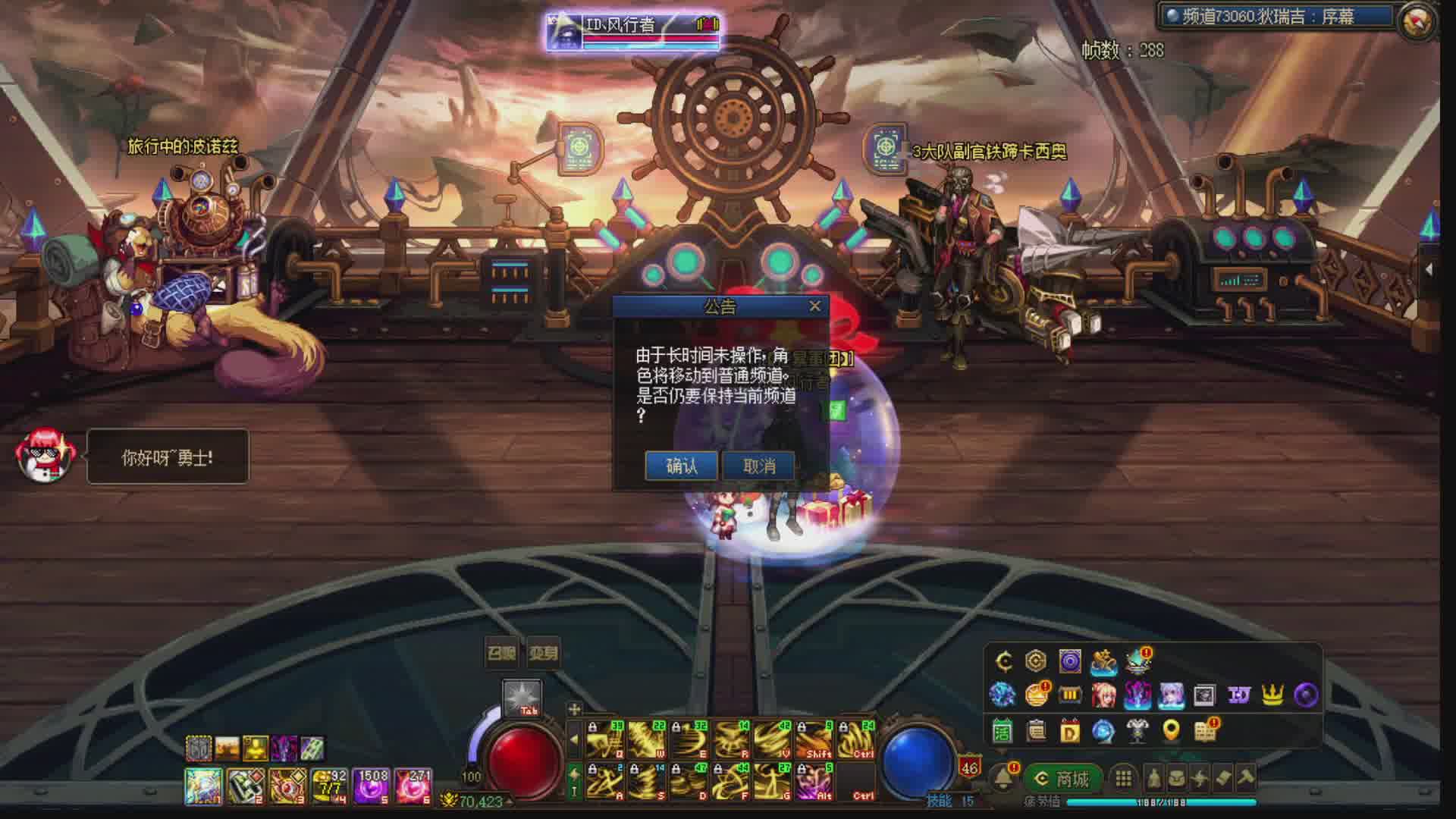Use the purple potion showing 1508

pos(372,786)
